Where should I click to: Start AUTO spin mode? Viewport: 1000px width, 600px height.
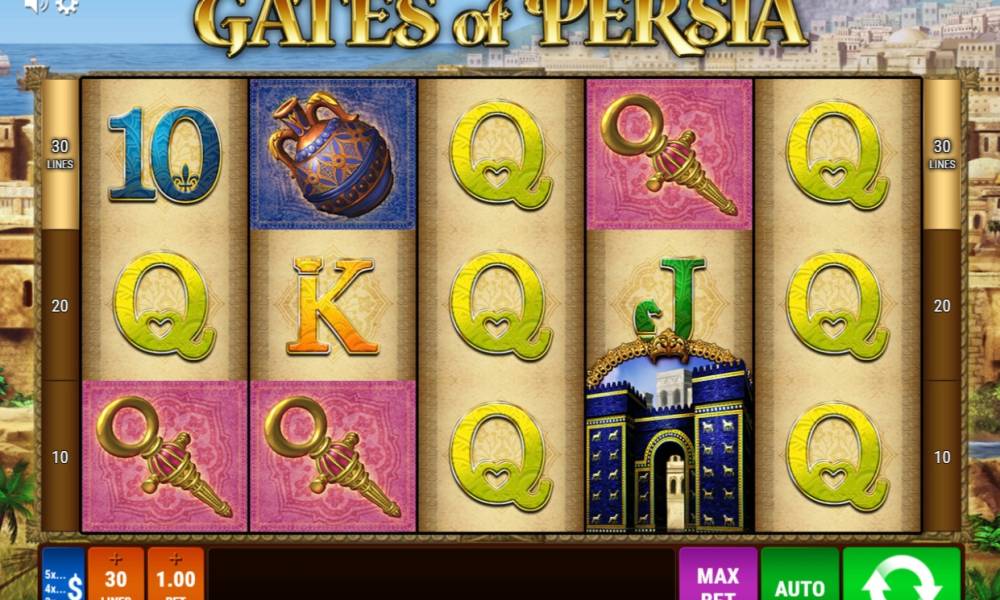pos(799,577)
